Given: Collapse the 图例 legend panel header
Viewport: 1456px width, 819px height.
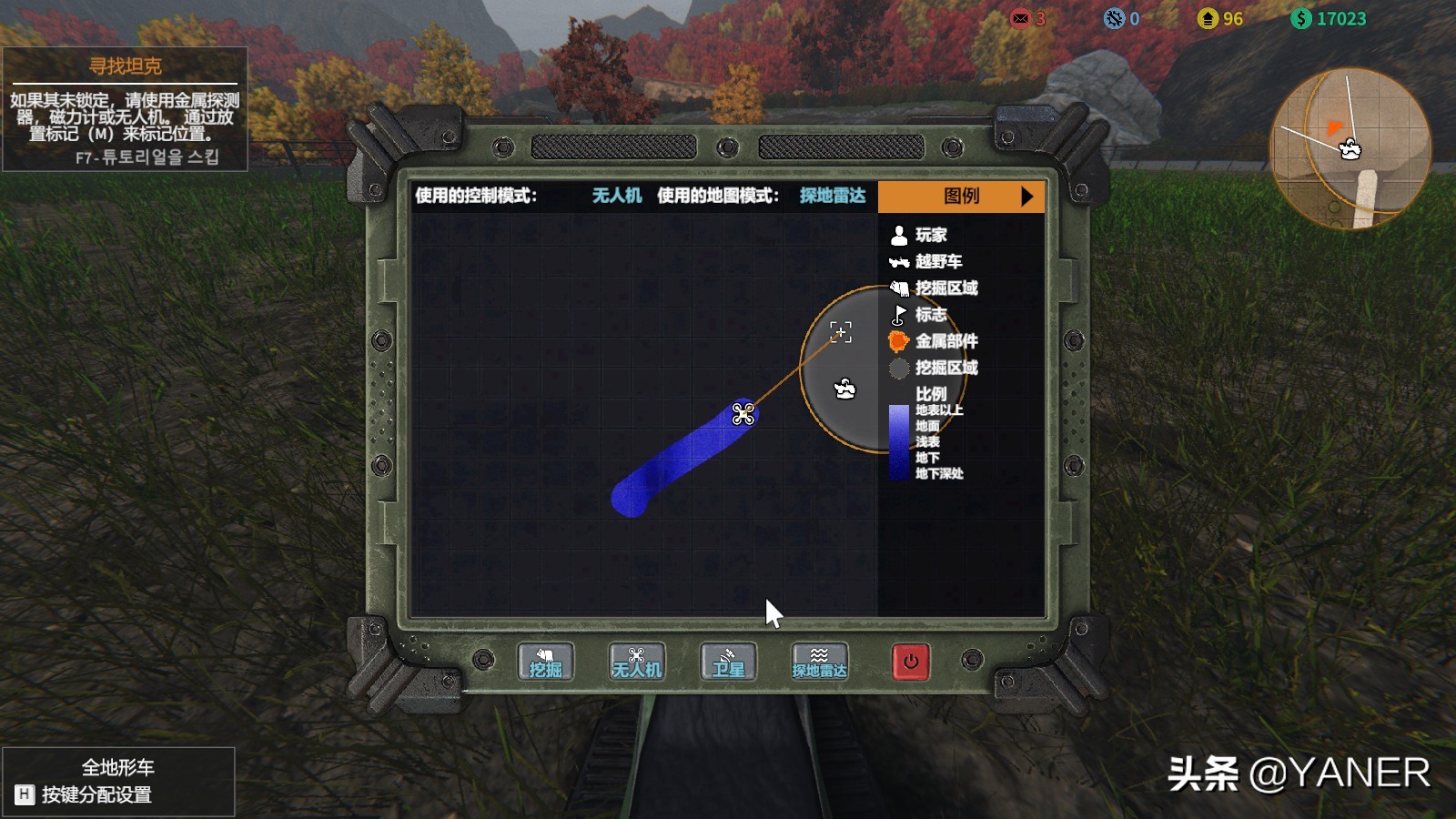Looking at the screenshot, I should pos(961,197).
